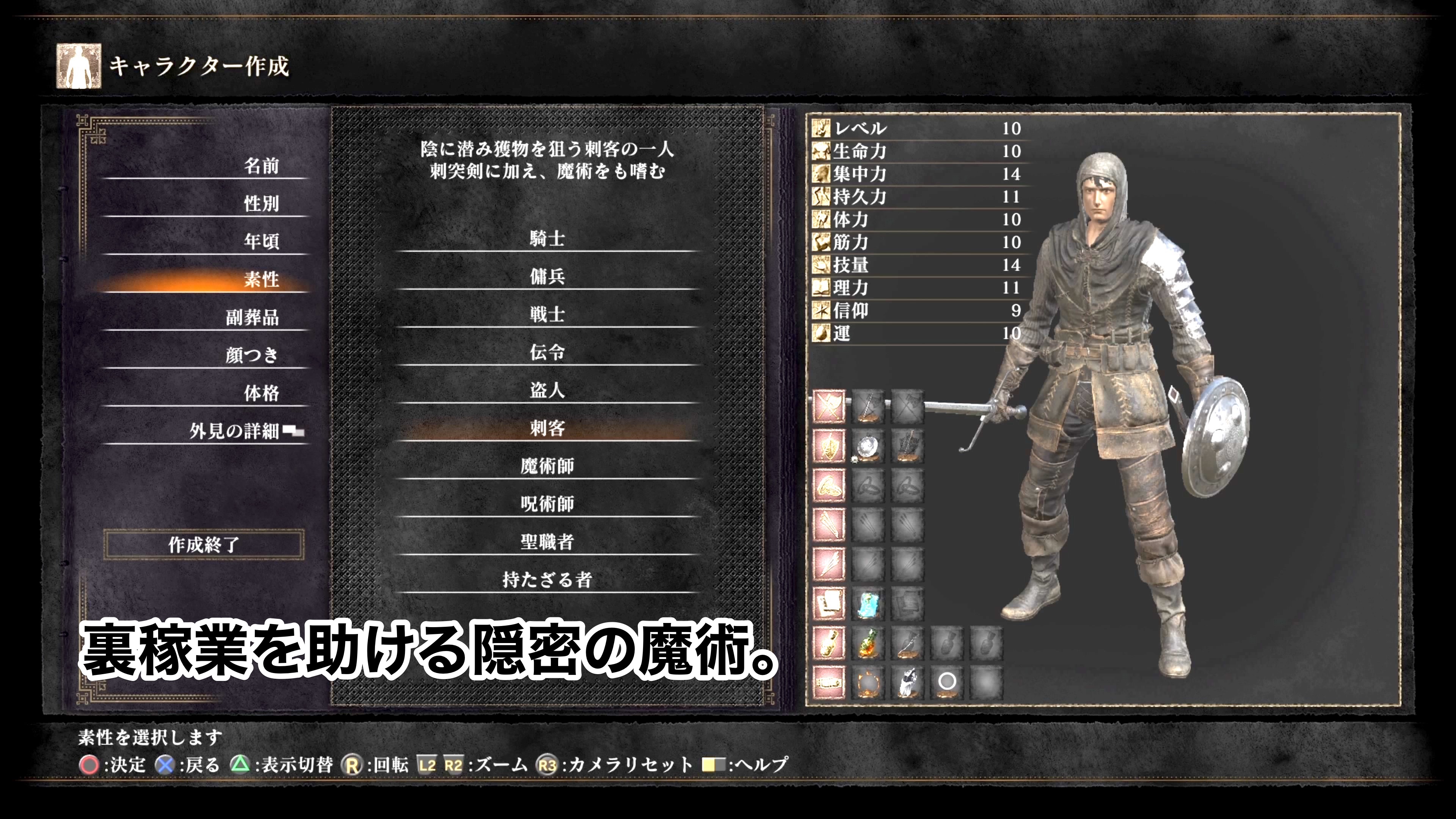This screenshot has height=819, width=1456.
Task: Click the 作成終了 finish creation button
Action: tap(204, 545)
